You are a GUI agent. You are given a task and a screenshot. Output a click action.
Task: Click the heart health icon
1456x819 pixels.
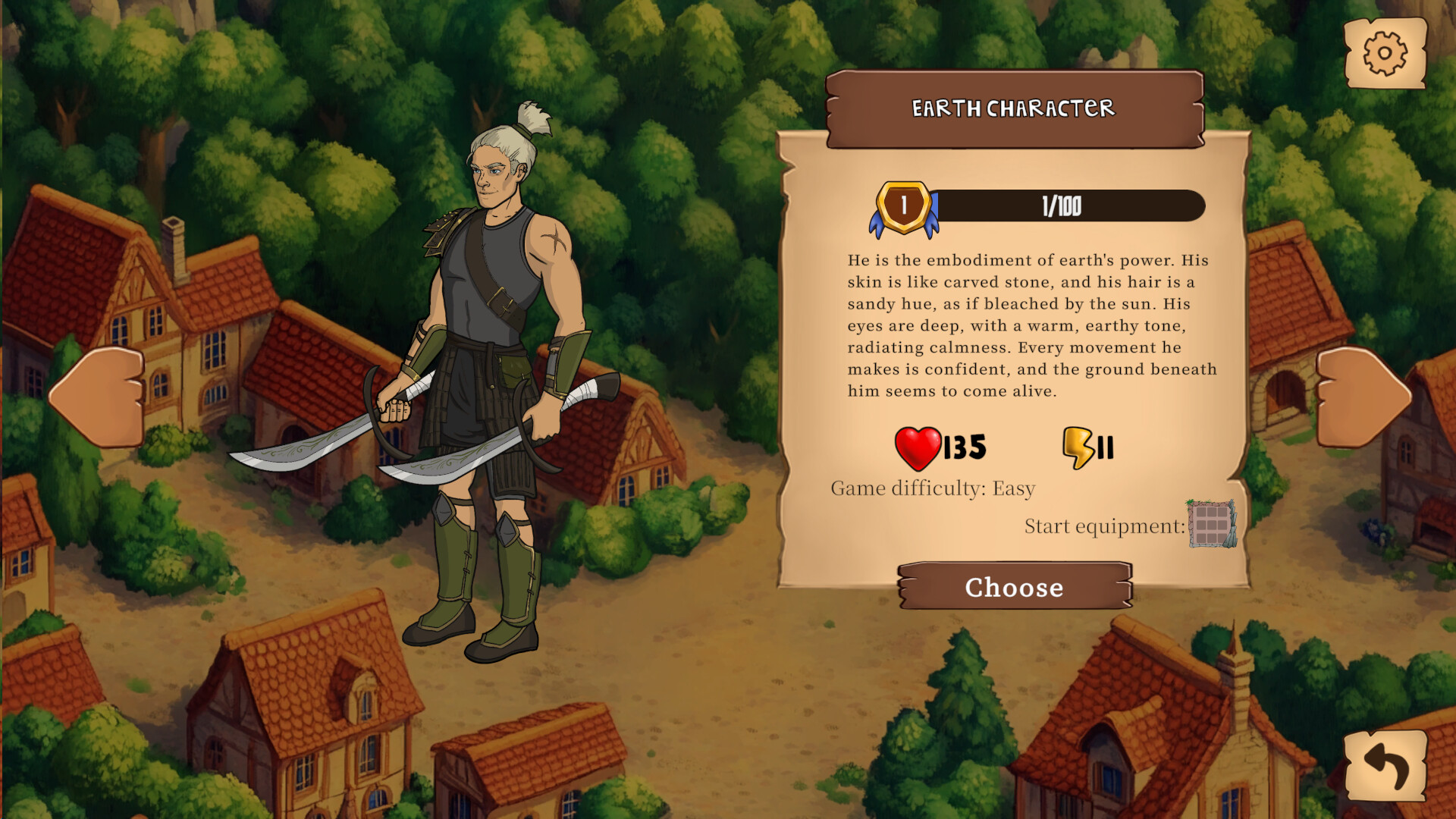[x=918, y=447]
